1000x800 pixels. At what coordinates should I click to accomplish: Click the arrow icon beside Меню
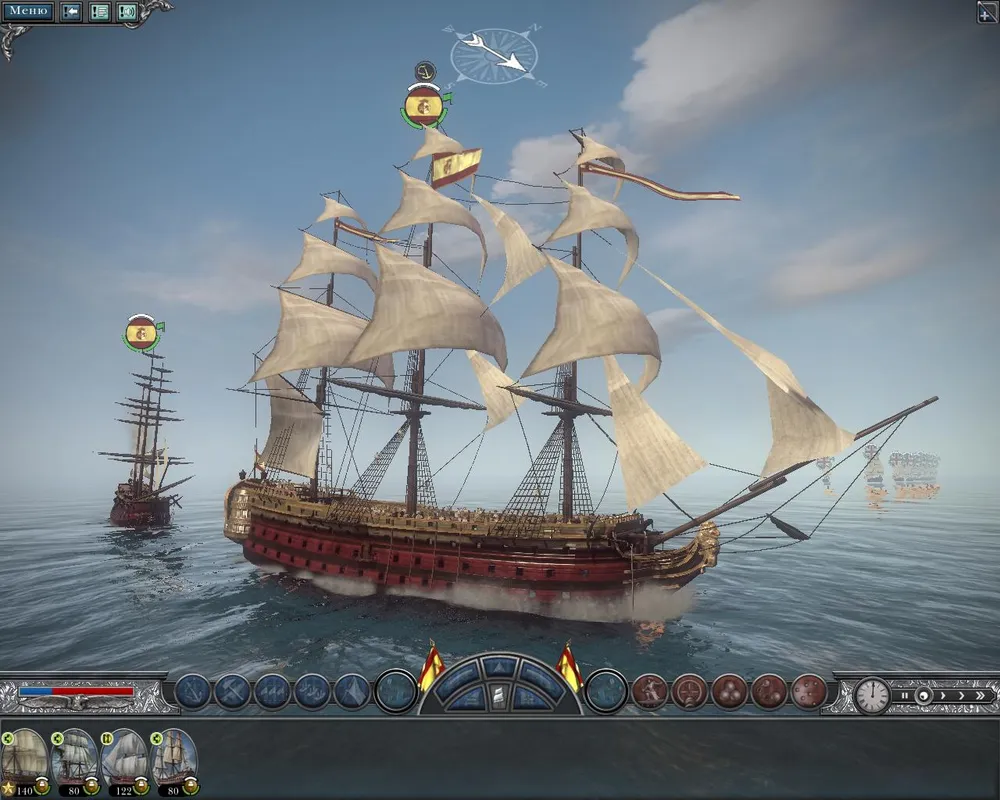[71, 12]
